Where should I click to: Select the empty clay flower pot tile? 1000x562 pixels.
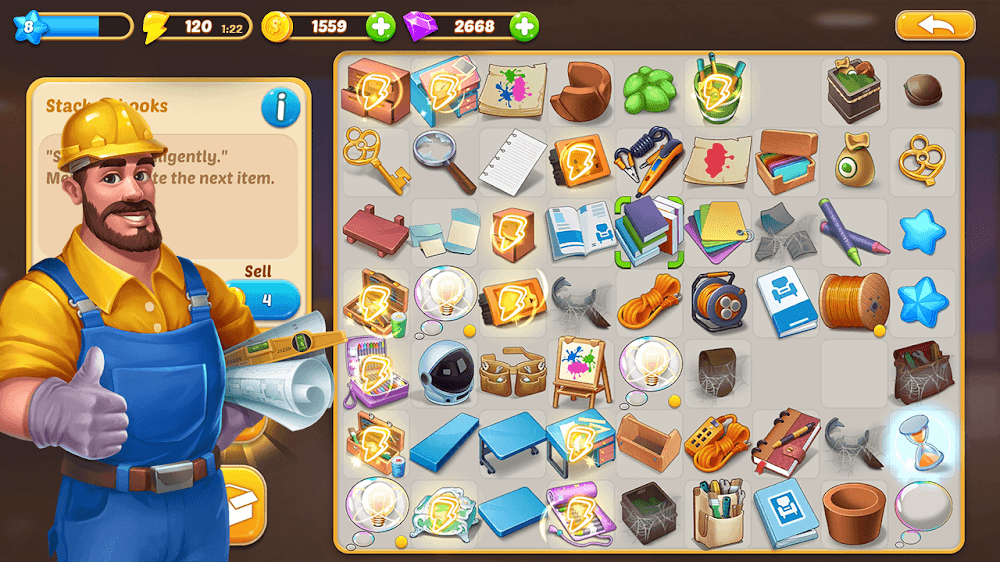tap(853, 510)
